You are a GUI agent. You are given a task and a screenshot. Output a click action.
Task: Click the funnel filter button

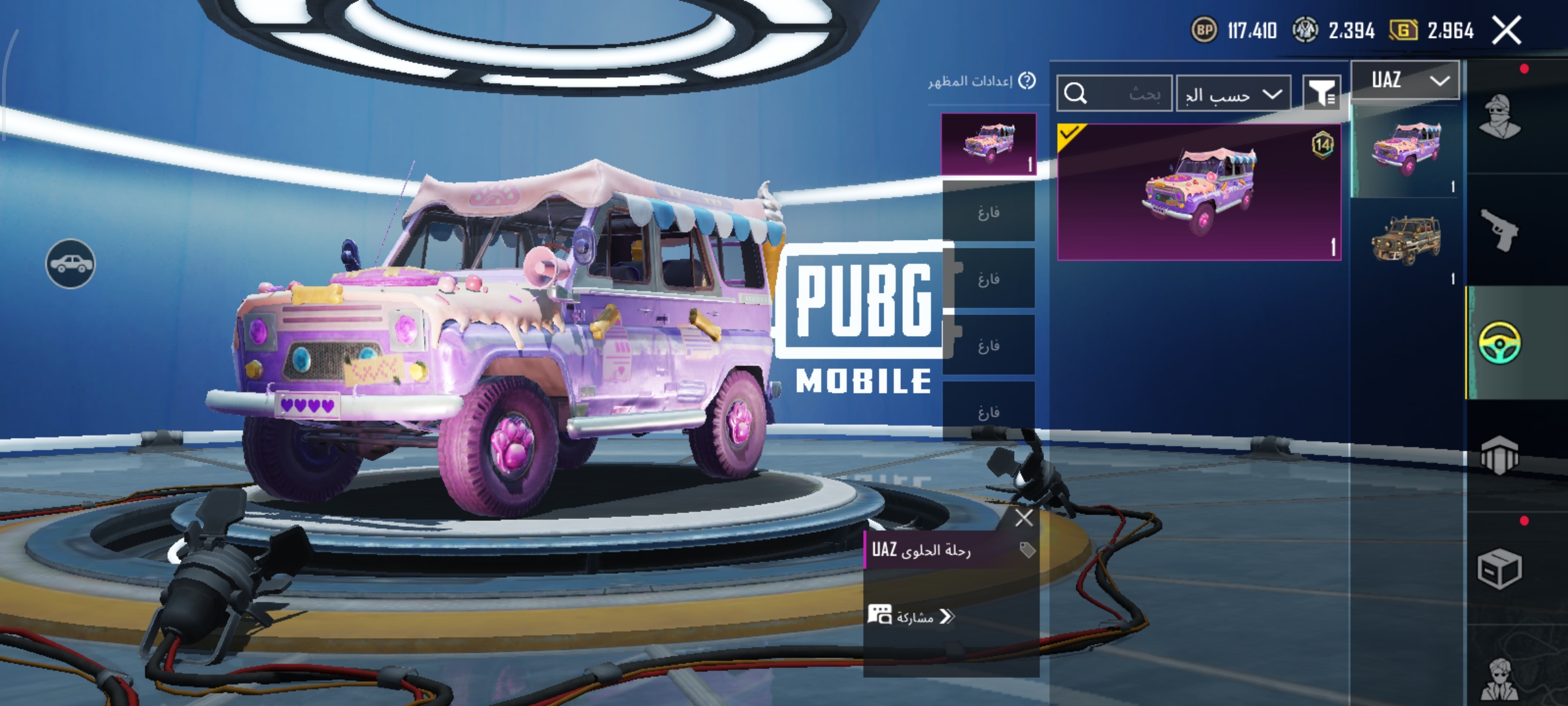click(1321, 93)
